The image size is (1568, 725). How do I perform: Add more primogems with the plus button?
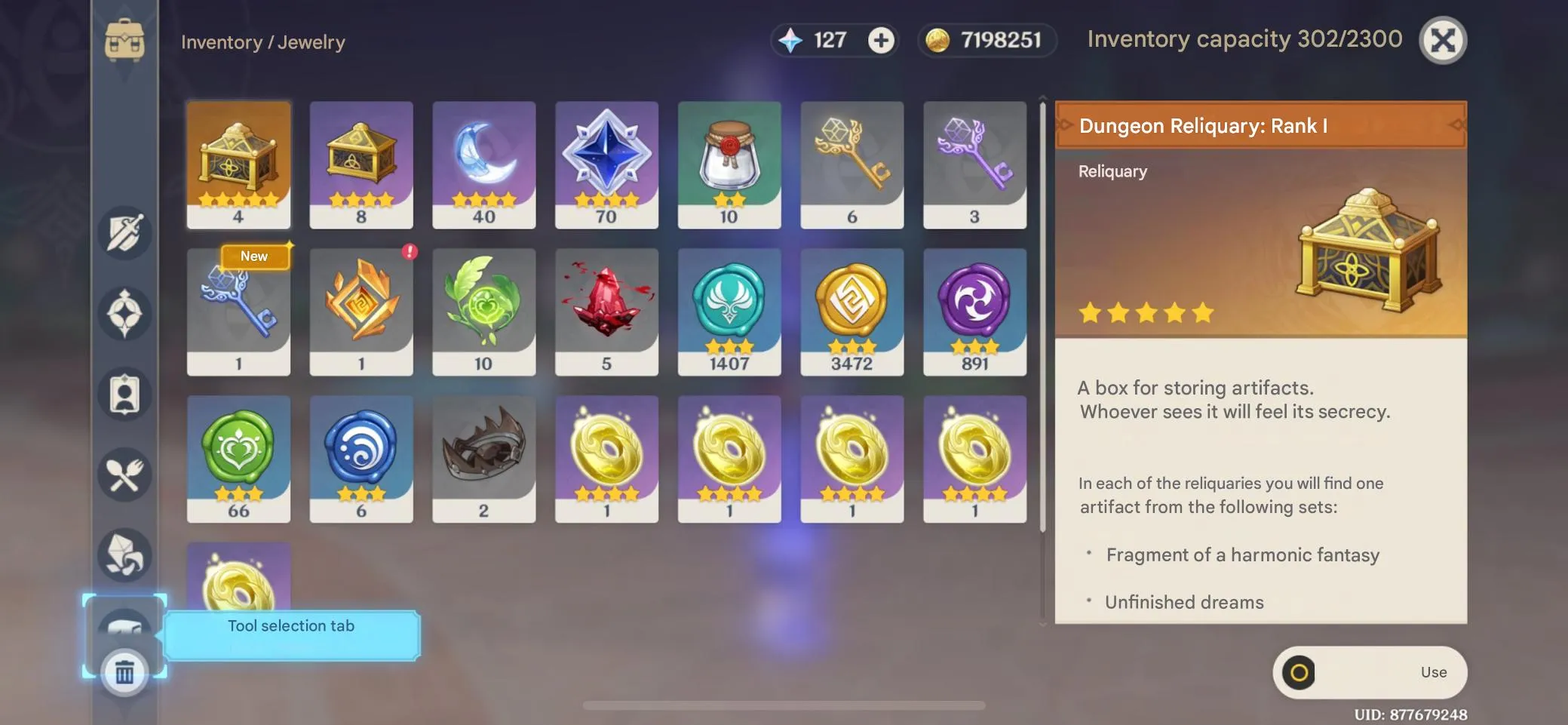coord(880,40)
